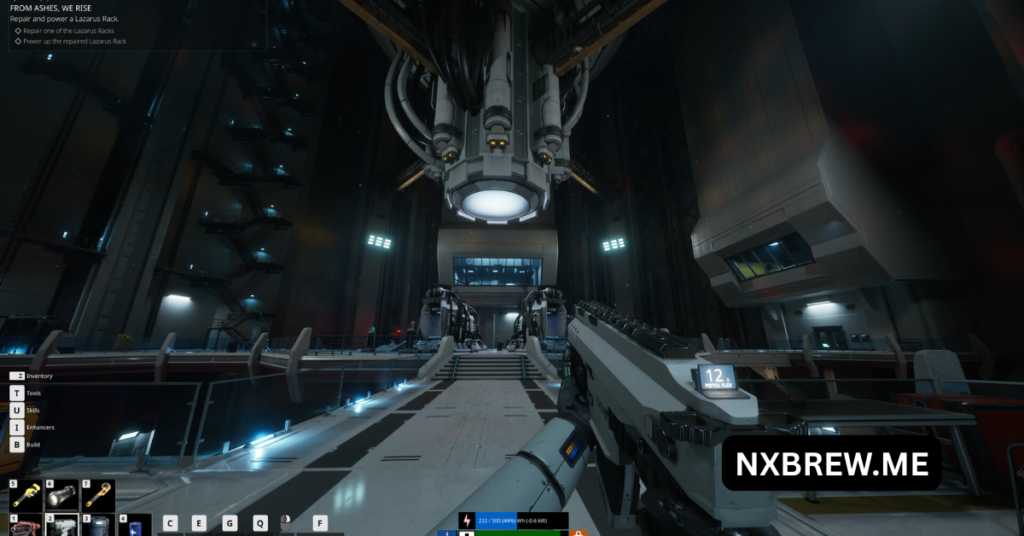Equip the flashlight in slot 6
The width and height of the screenshot is (1024, 536).
(62, 495)
